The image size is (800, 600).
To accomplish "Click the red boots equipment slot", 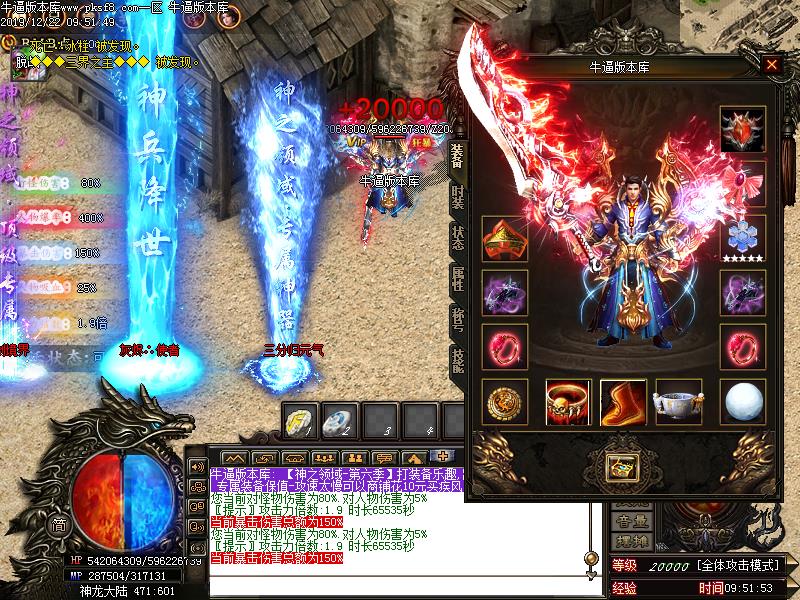I will pyautogui.click(x=623, y=402).
